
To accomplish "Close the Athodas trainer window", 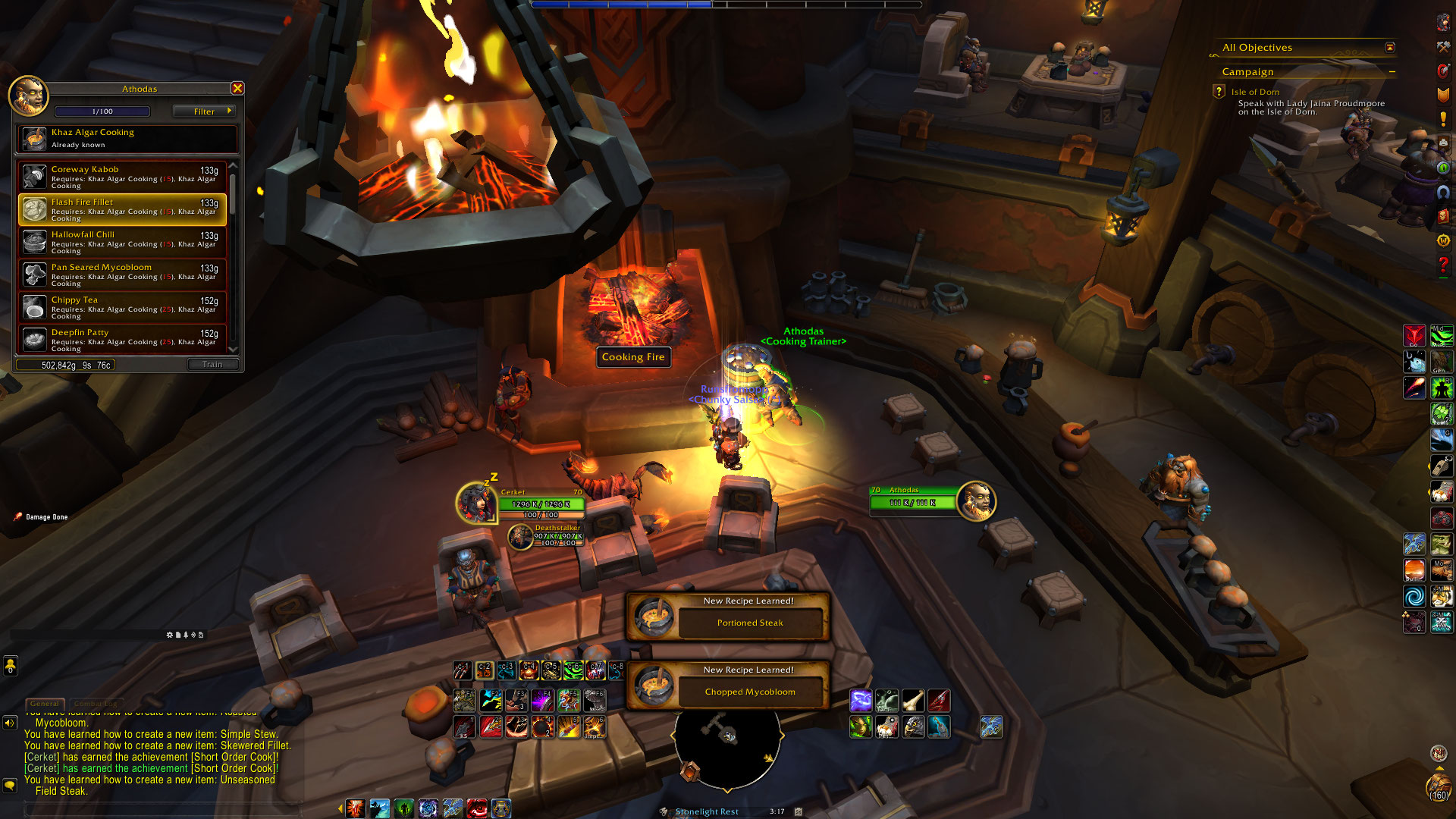I will point(237,88).
